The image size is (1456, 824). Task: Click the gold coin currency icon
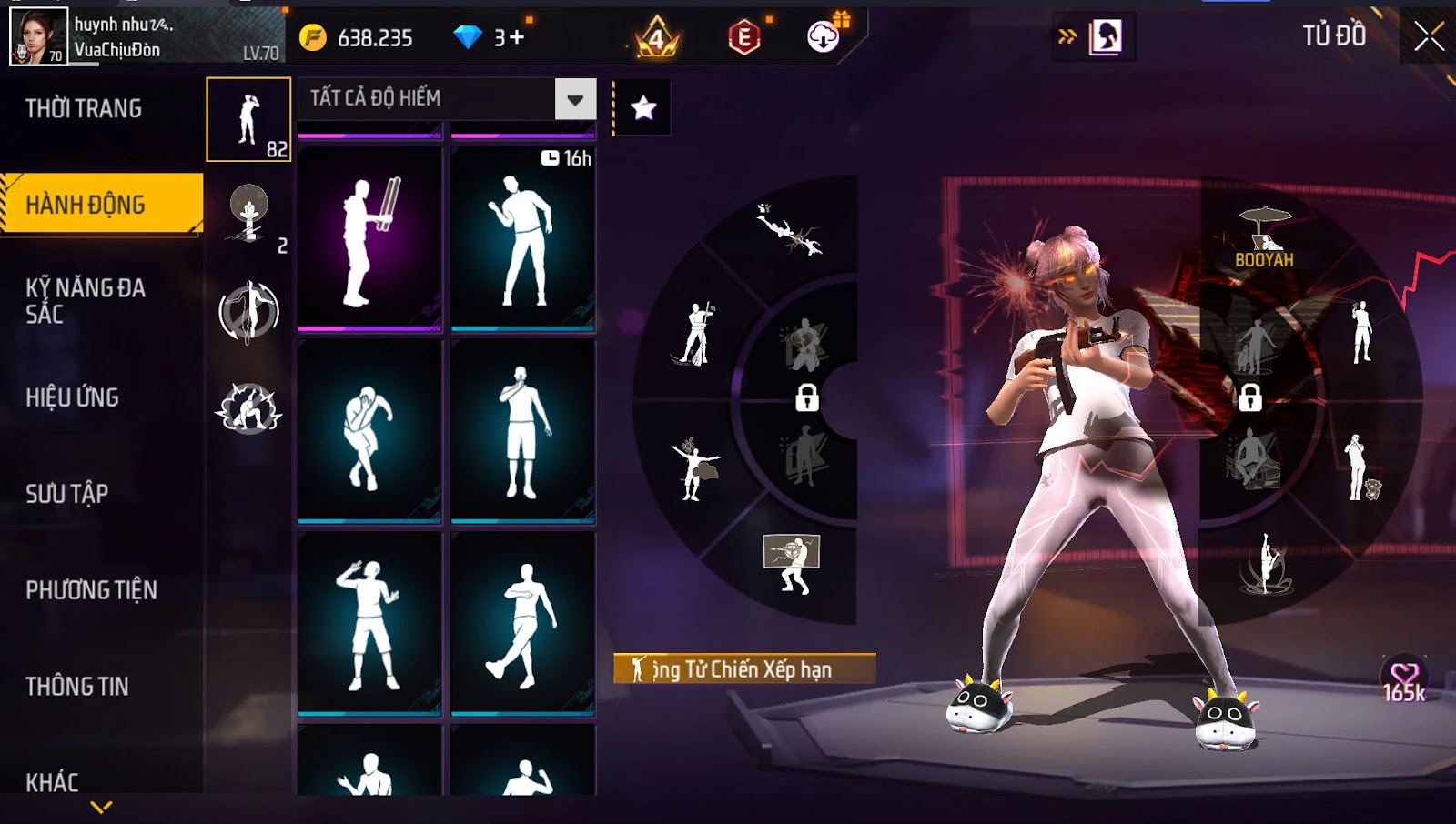(x=313, y=37)
